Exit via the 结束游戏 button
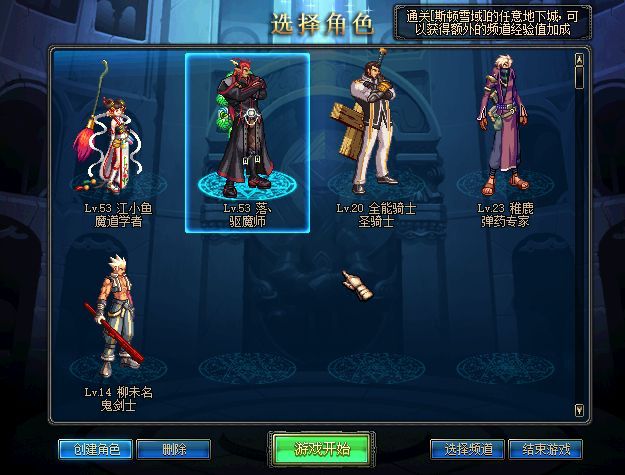Image resolution: width=625 pixels, height=475 pixels. point(545,449)
